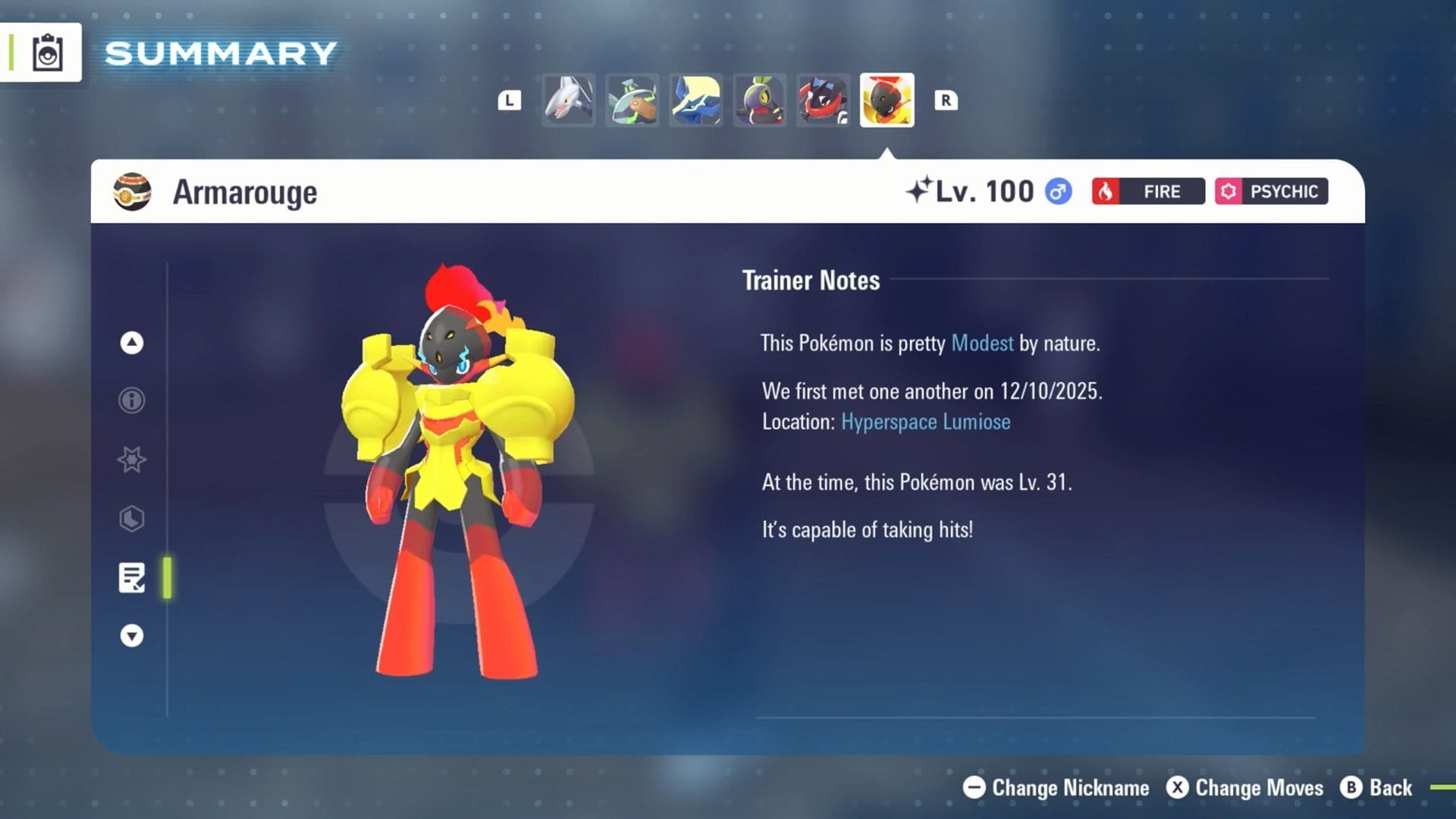Screen dimensions: 1456x819
Task: Select Change Nickname at the bottom
Action: tap(1060, 788)
